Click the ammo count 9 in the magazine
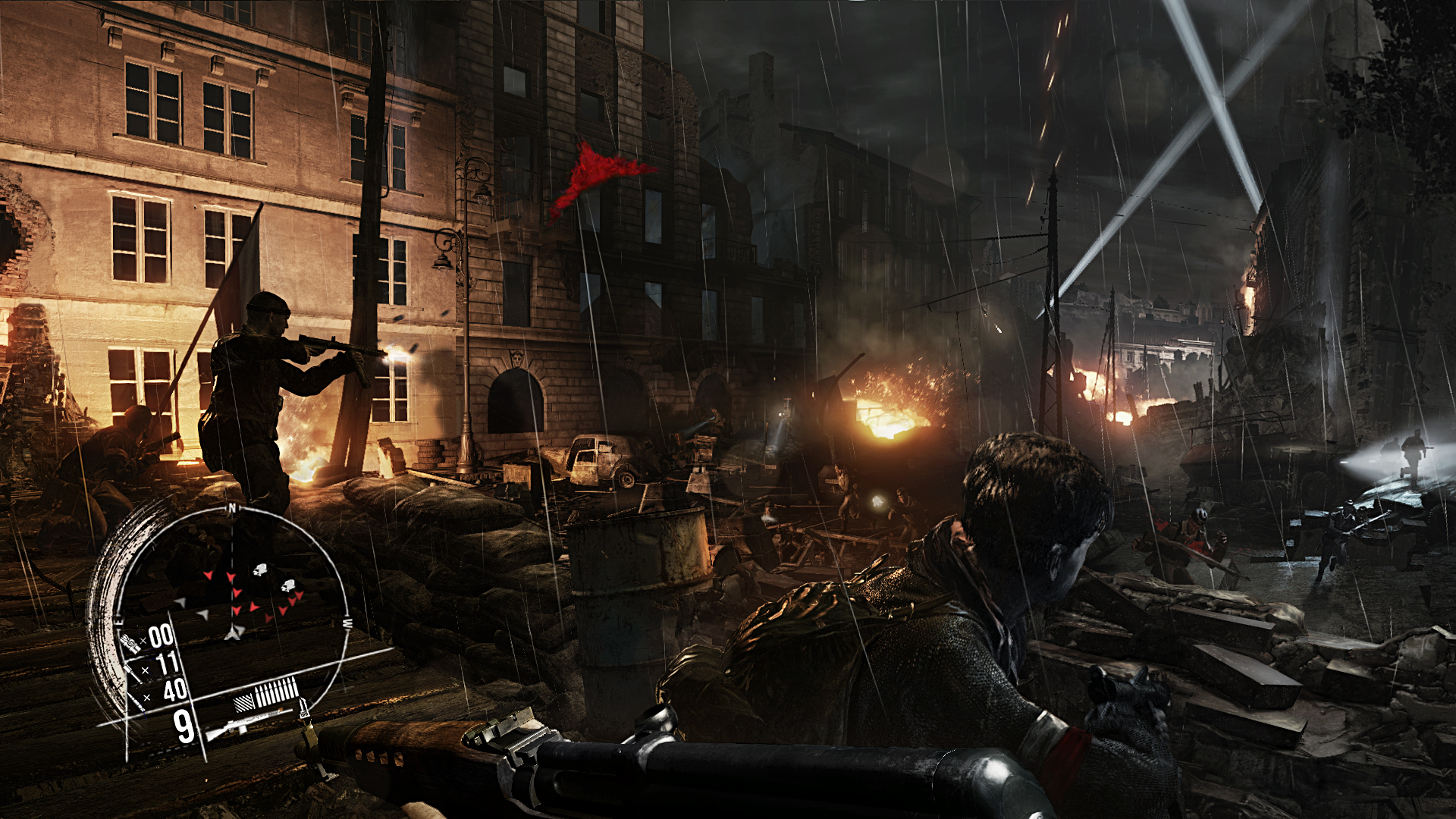Image resolution: width=1456 pixels, height=819 pixels. [183, 725]
